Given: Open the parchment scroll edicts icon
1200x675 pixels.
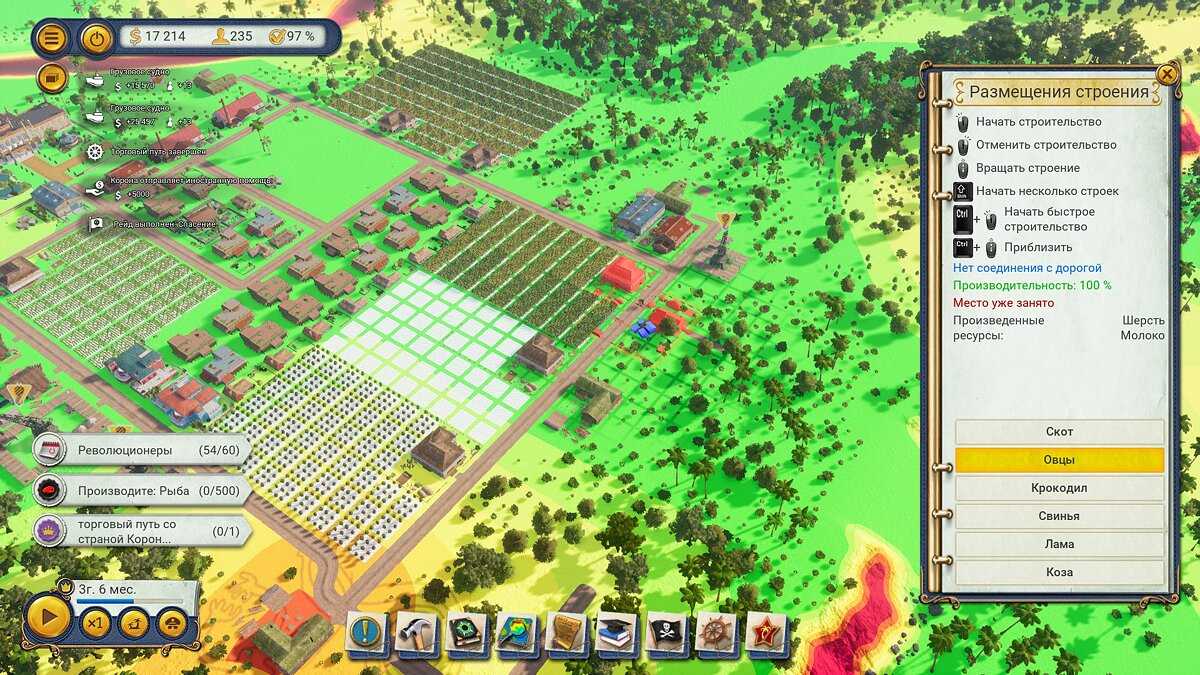Looking at the screenshot, I should click(x=567, y=632).
